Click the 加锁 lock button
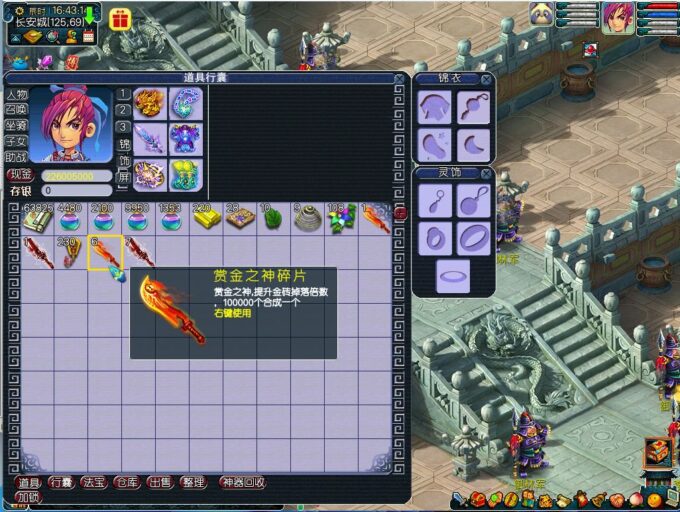The image size is (680, 512). tap(27, 497)
